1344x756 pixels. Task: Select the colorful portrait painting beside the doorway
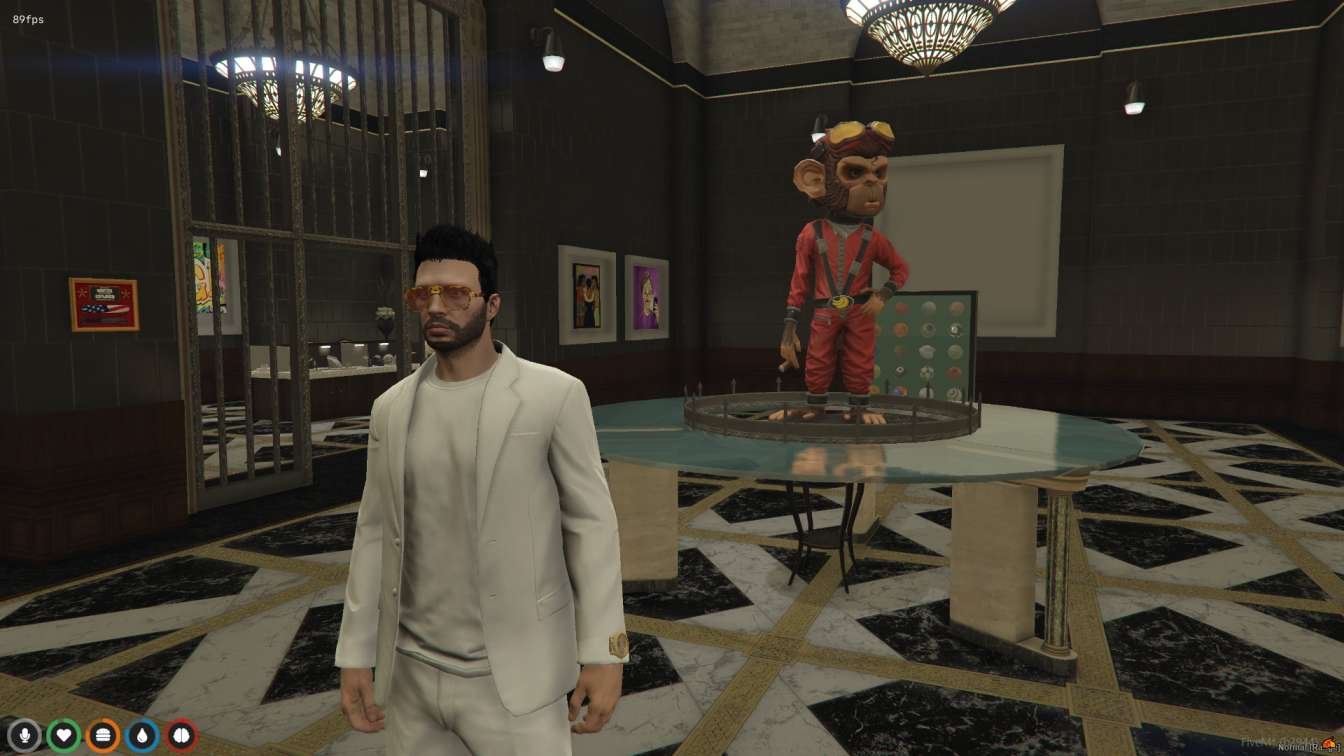[x=590, y=295]
